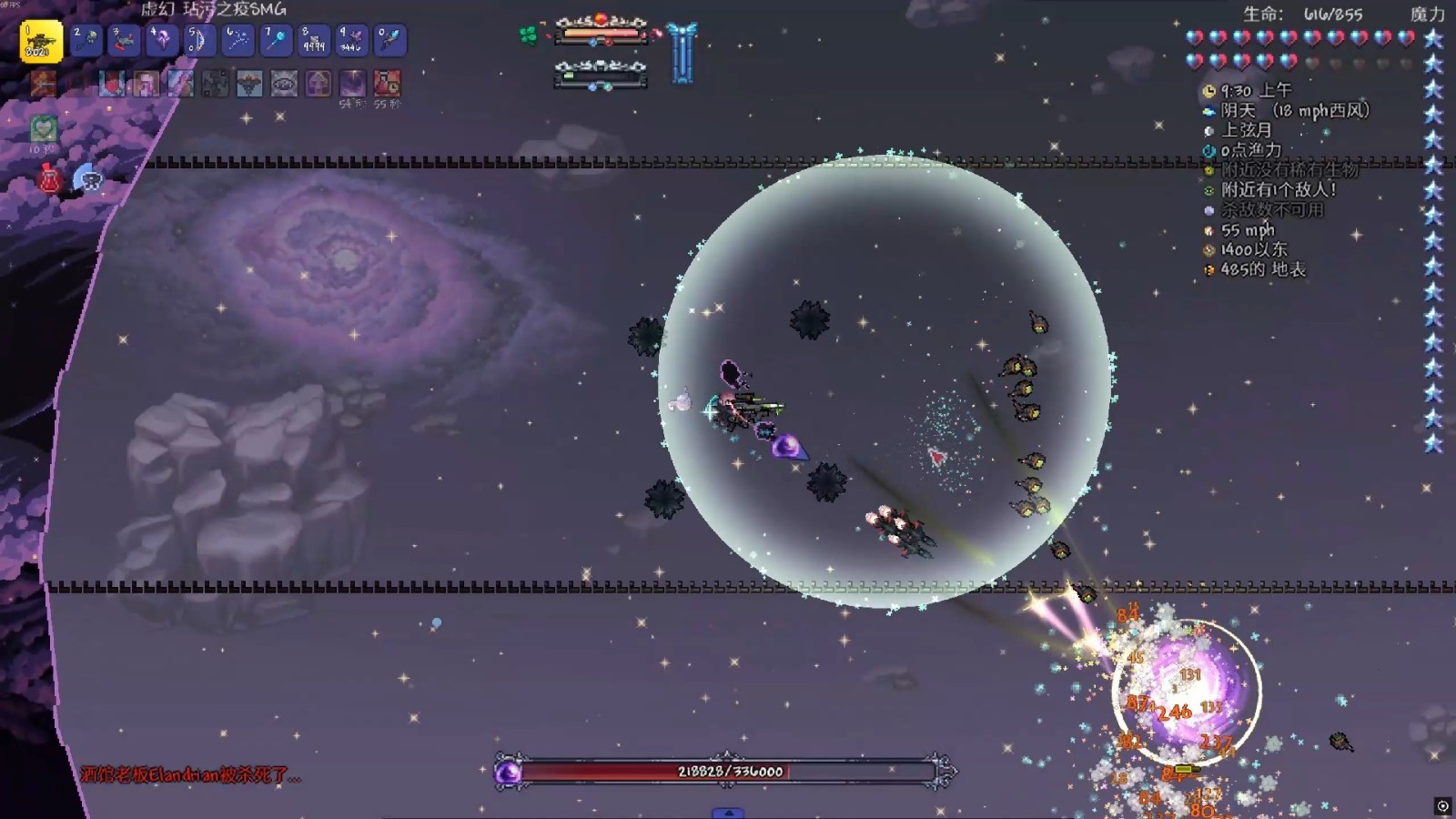This screenshot has height=819, width=1456.
Task: Equip the bow in hotbar slot 5
Action: pyautogui.click(x=200, y=40)
